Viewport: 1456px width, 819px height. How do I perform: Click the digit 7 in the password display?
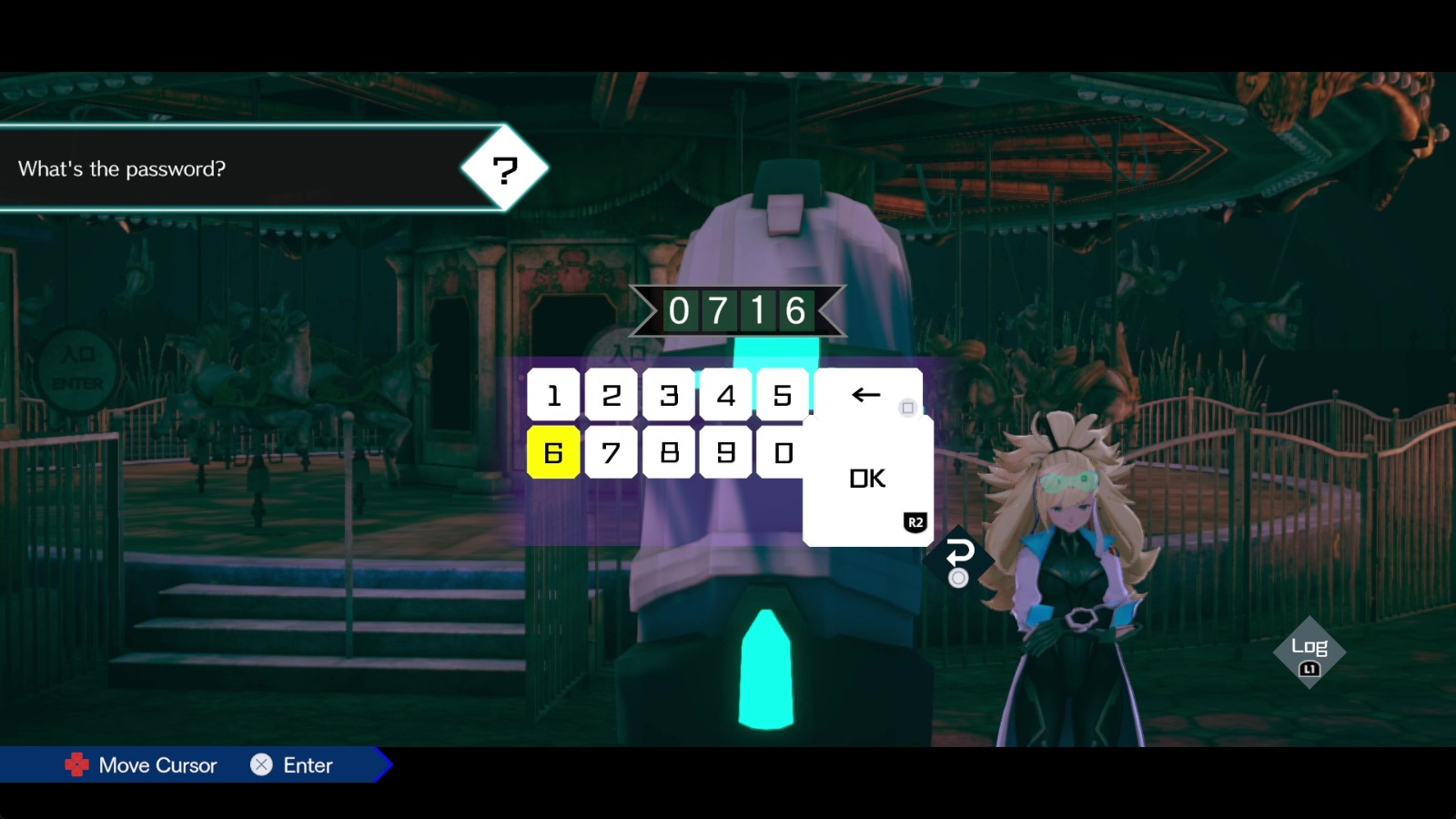pyautogui.click(x=718, y=310)
